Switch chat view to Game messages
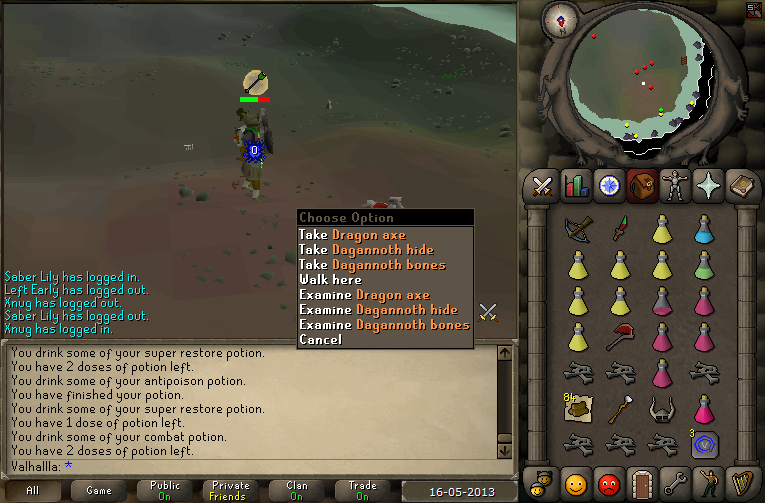Image resolution: width=765 pixels, height=503 pixels. (x=98, y=490)
